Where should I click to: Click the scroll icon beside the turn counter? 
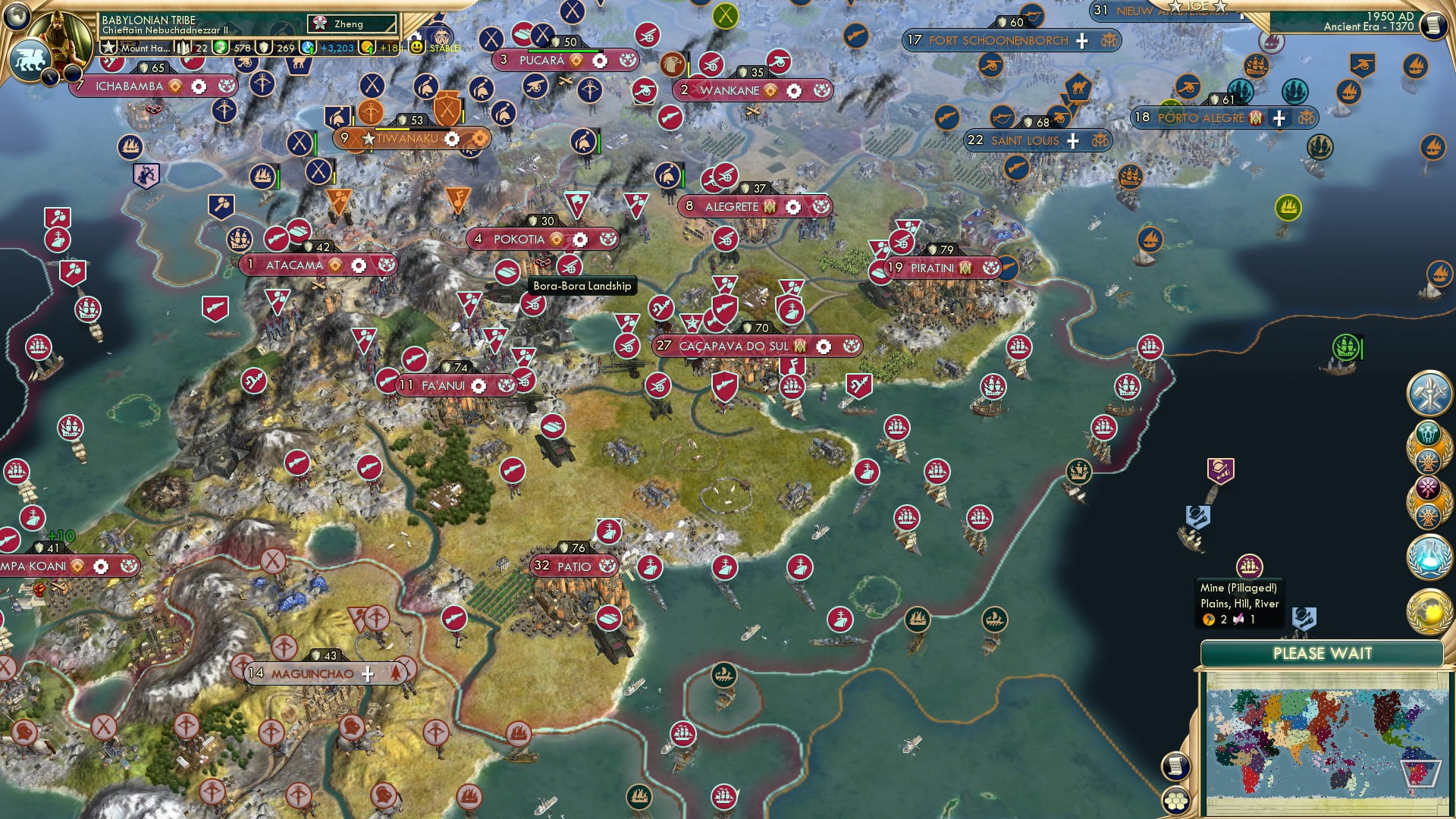pyautogui.click(x=1433, y=25)
